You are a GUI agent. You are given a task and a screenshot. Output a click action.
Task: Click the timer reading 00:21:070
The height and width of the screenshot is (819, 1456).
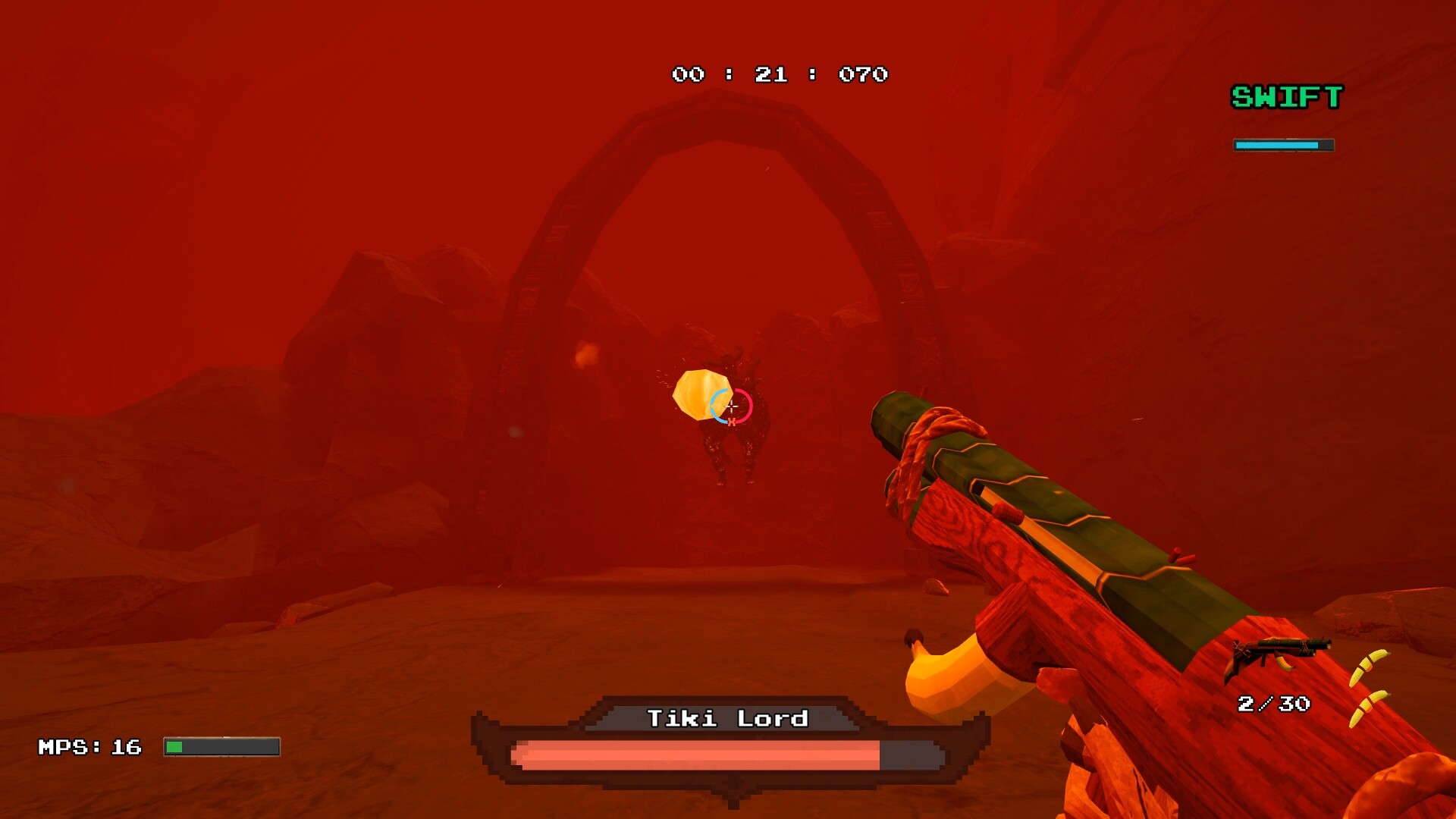click(777, 74)
